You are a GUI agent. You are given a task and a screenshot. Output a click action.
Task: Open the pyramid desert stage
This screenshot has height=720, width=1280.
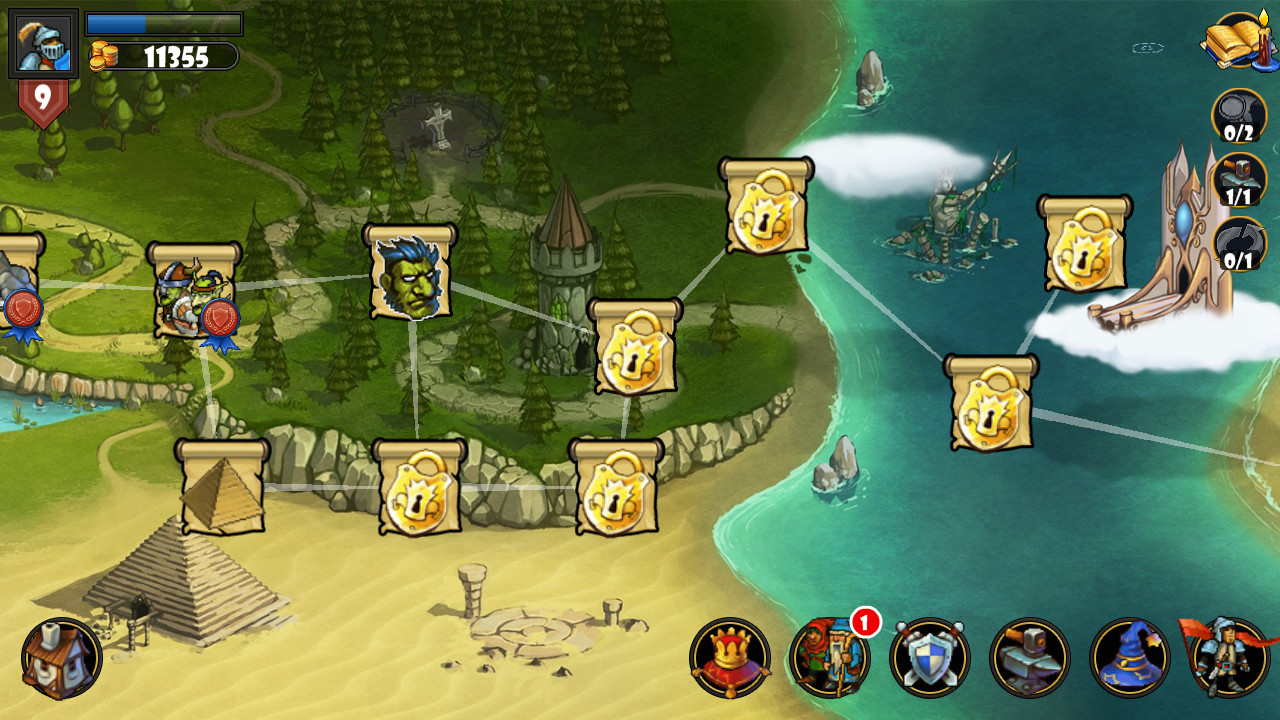coord(222,487)
